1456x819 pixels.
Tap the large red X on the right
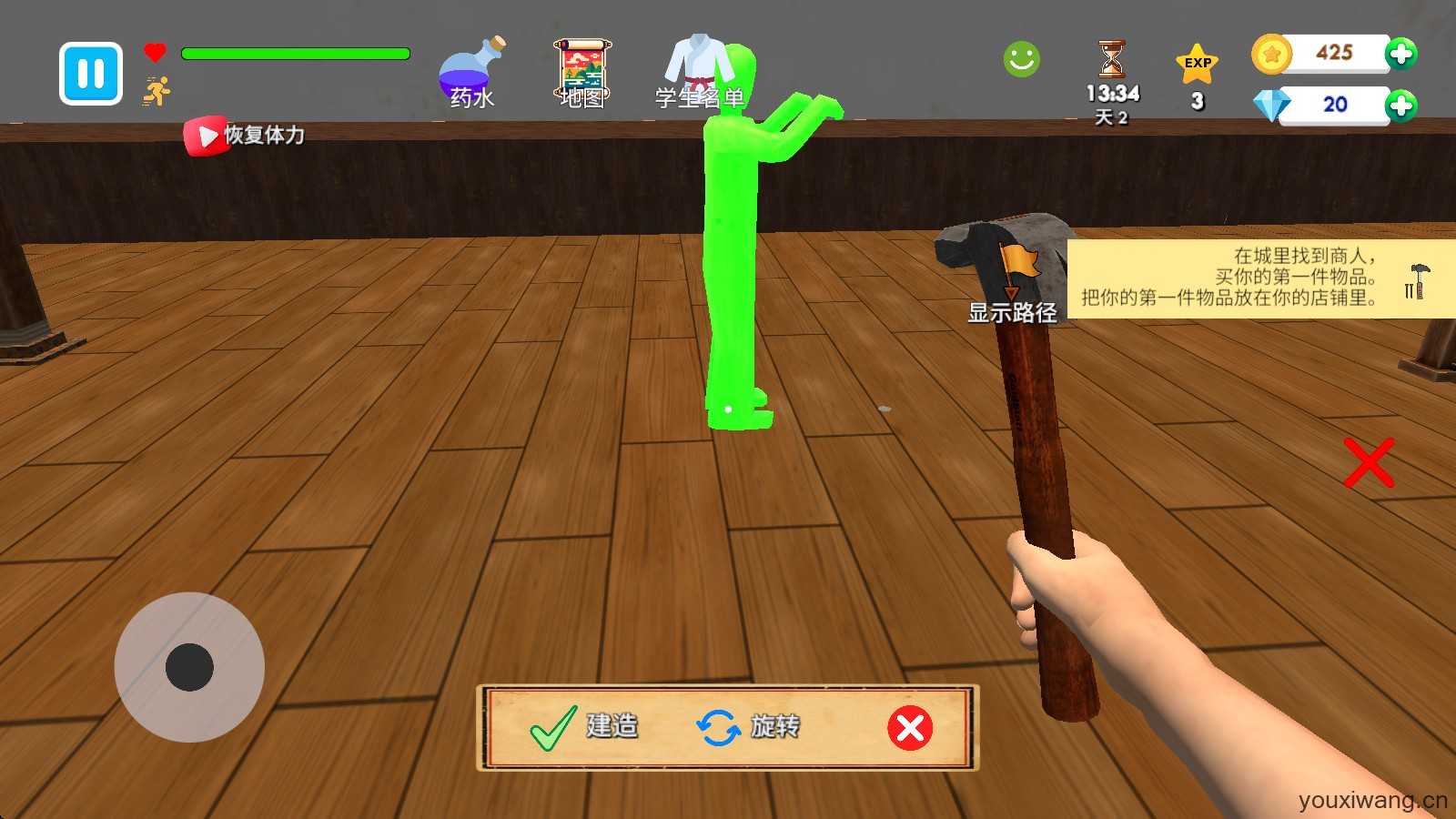(1369, 463)
